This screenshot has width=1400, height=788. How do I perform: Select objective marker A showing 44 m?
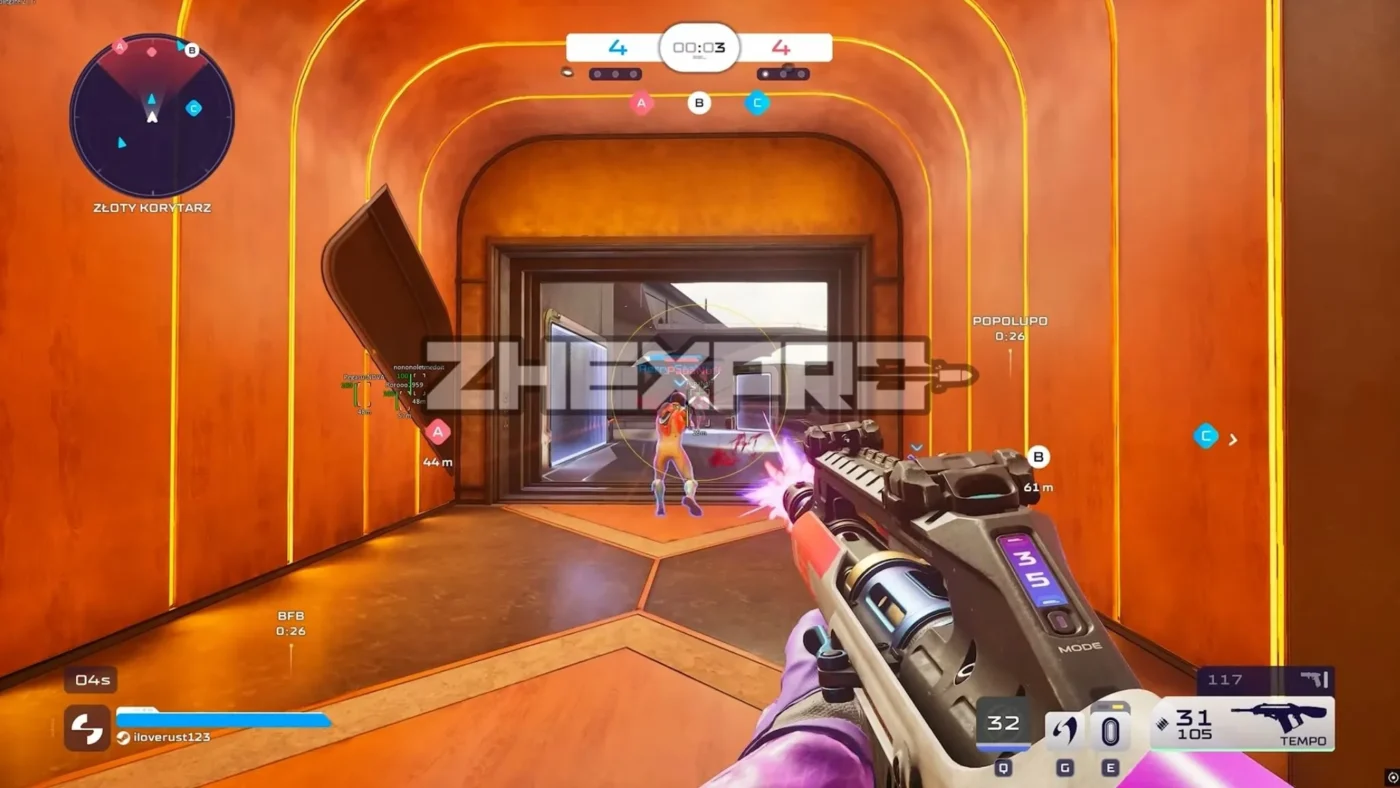[x=438, y=433]
